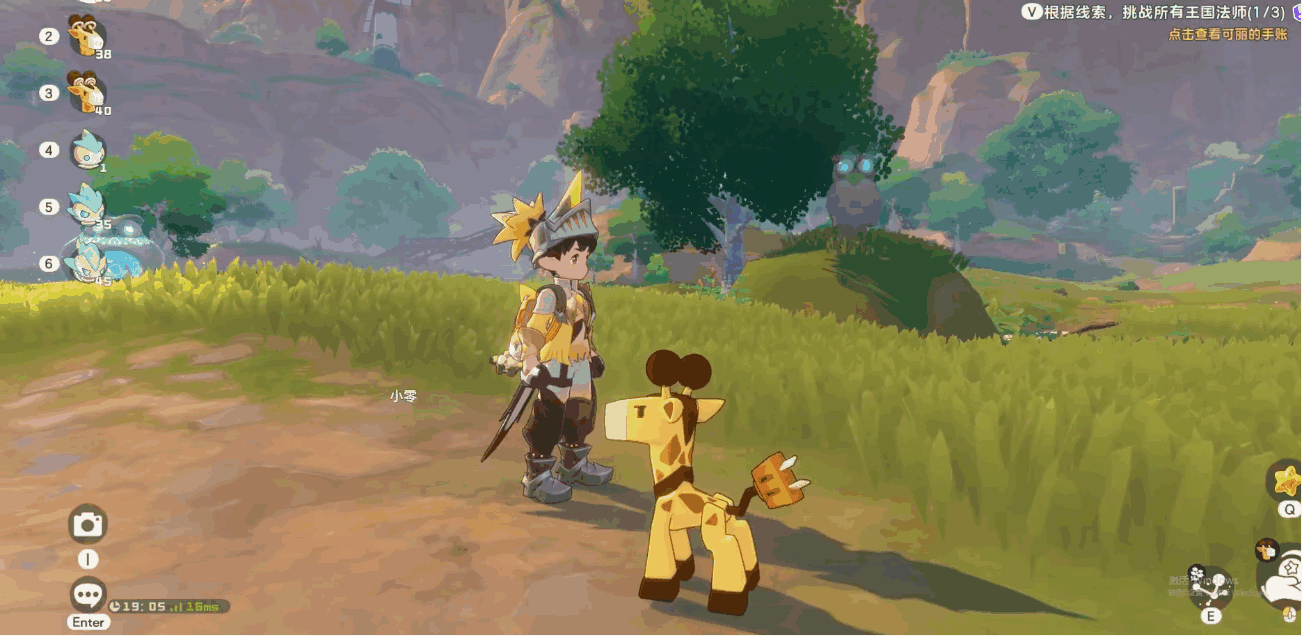
Task: Select the level 40 giraffe party slot
Action: [86, 93]
